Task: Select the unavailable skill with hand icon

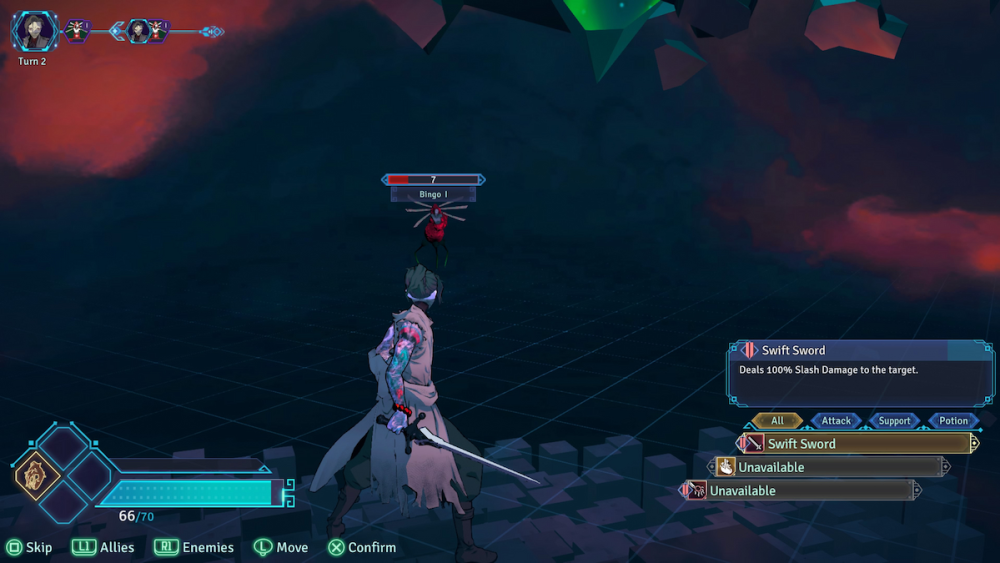Action: pyautogui.click(x=829, y=467)
